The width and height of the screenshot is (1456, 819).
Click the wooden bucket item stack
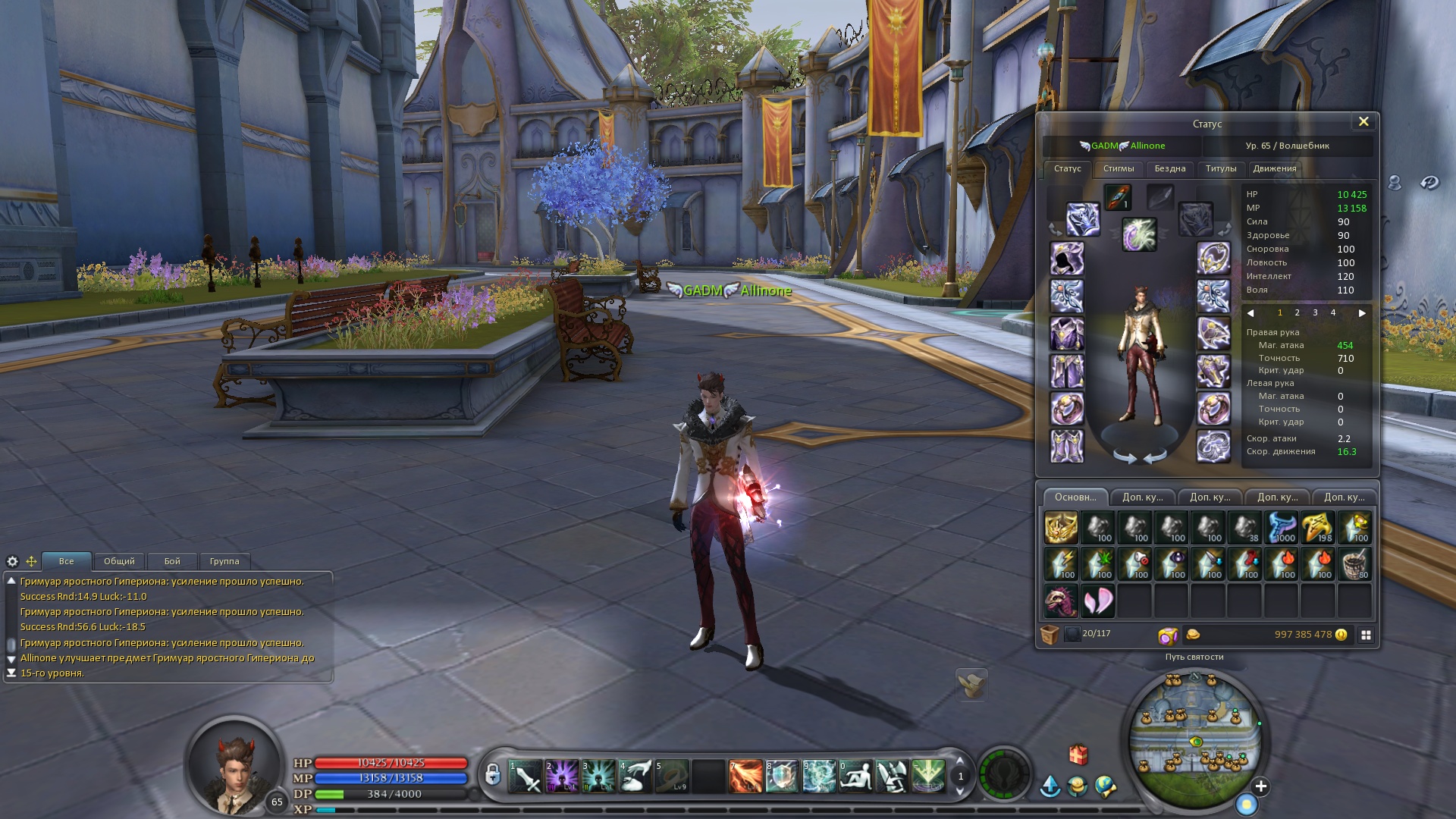click(1354, 565)
